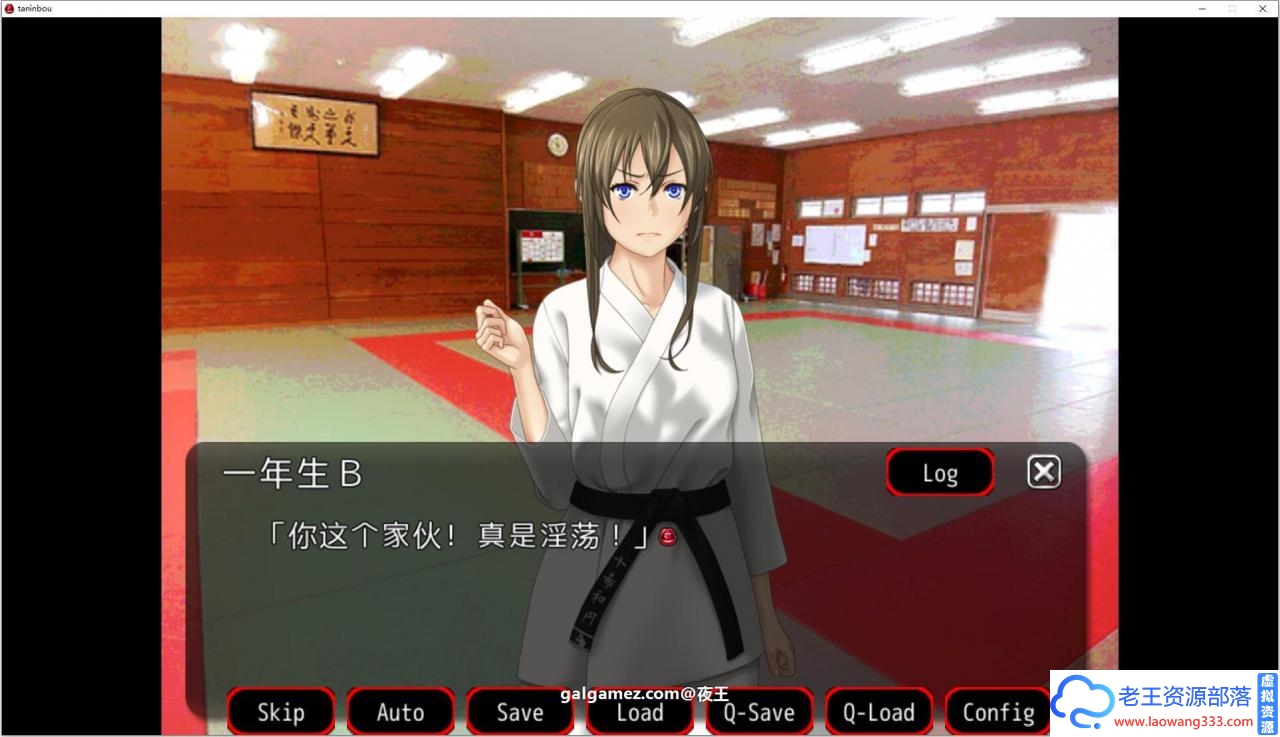Image resolution: width=1280 pixels, height=737 pixels.
Task: Perform a quick load with Q-Load
Action: pos(878,712)
